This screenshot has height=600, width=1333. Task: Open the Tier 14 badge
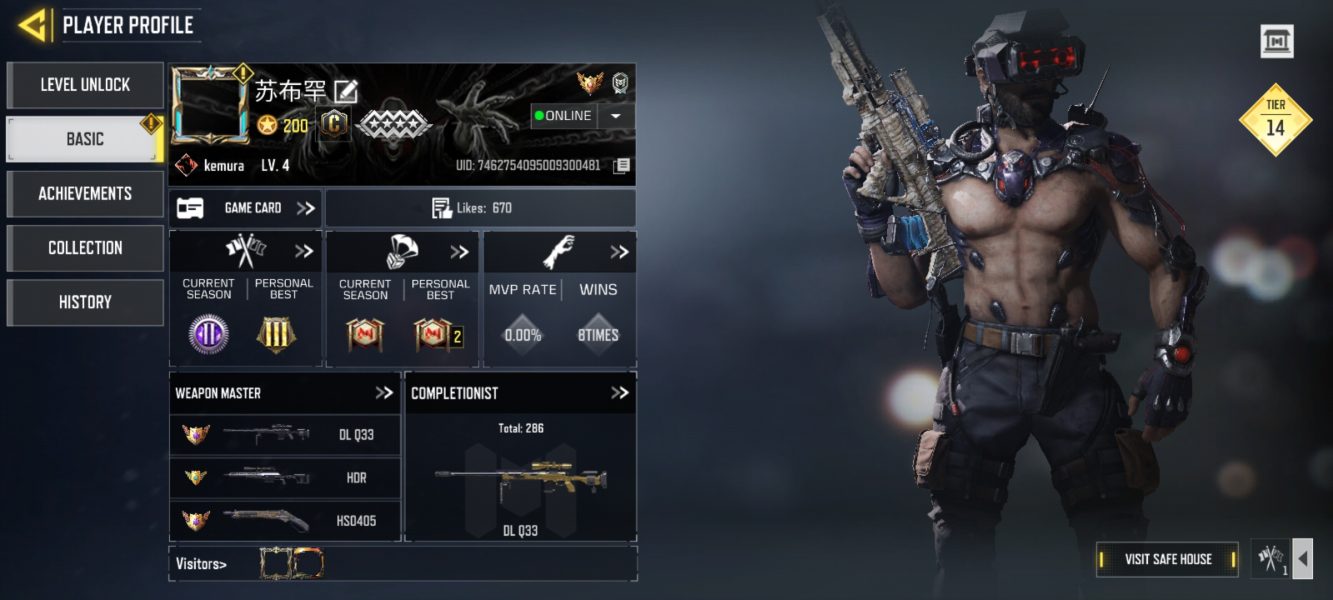coord(1275,120)
